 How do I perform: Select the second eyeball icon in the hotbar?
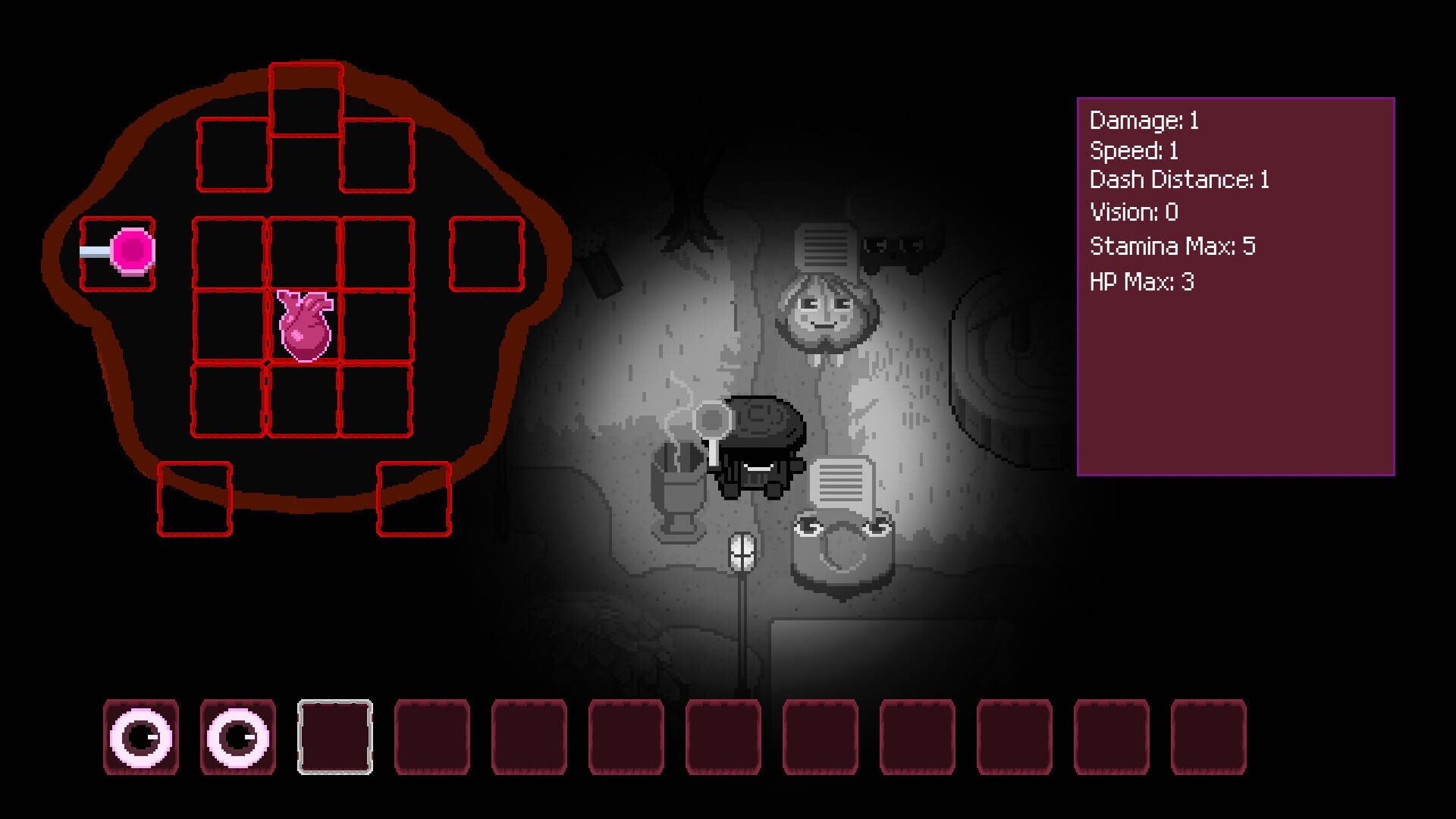click(236, 736)
